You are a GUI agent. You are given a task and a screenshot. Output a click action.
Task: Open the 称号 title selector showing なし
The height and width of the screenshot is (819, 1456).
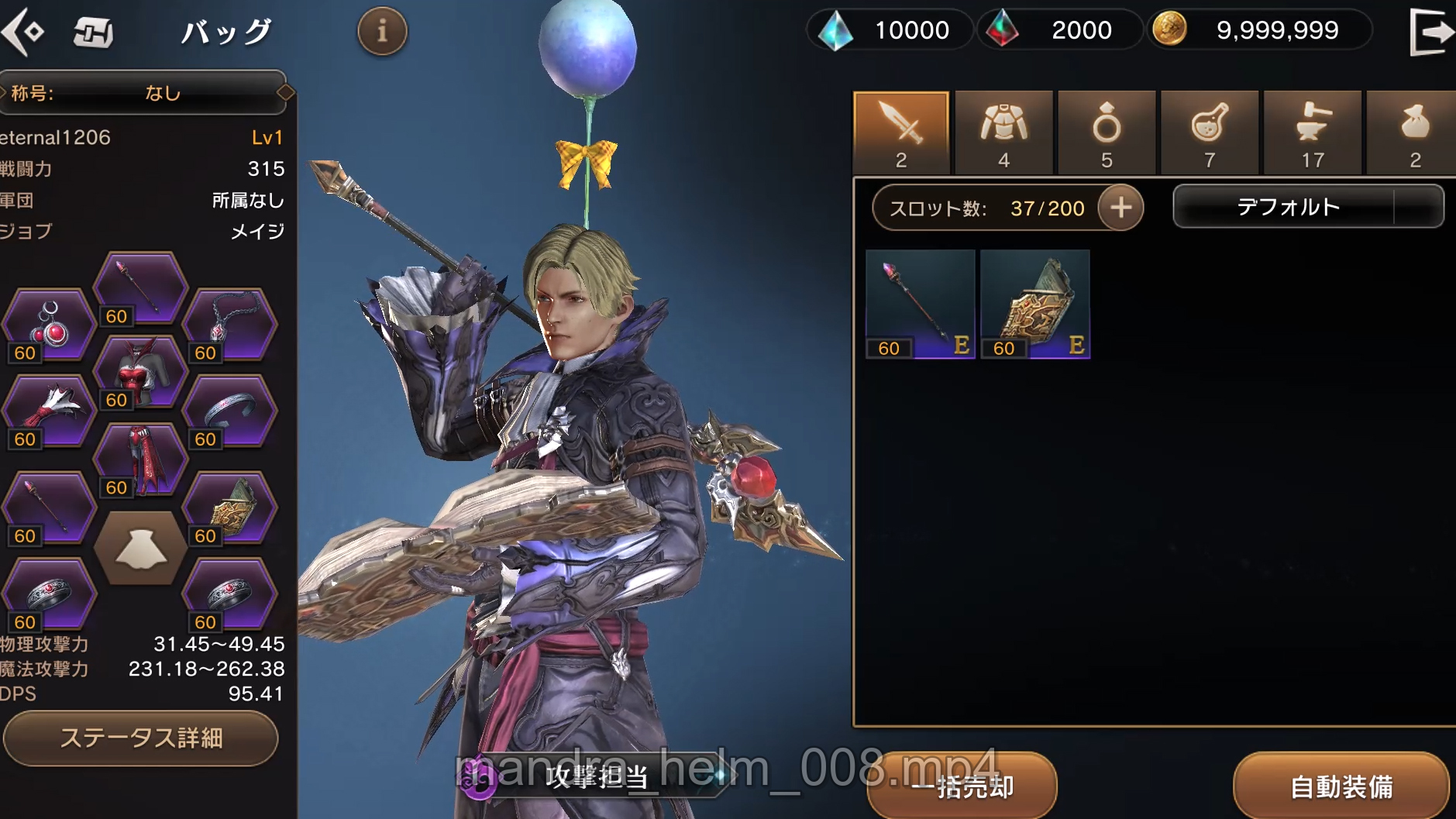tap(143, 93)
